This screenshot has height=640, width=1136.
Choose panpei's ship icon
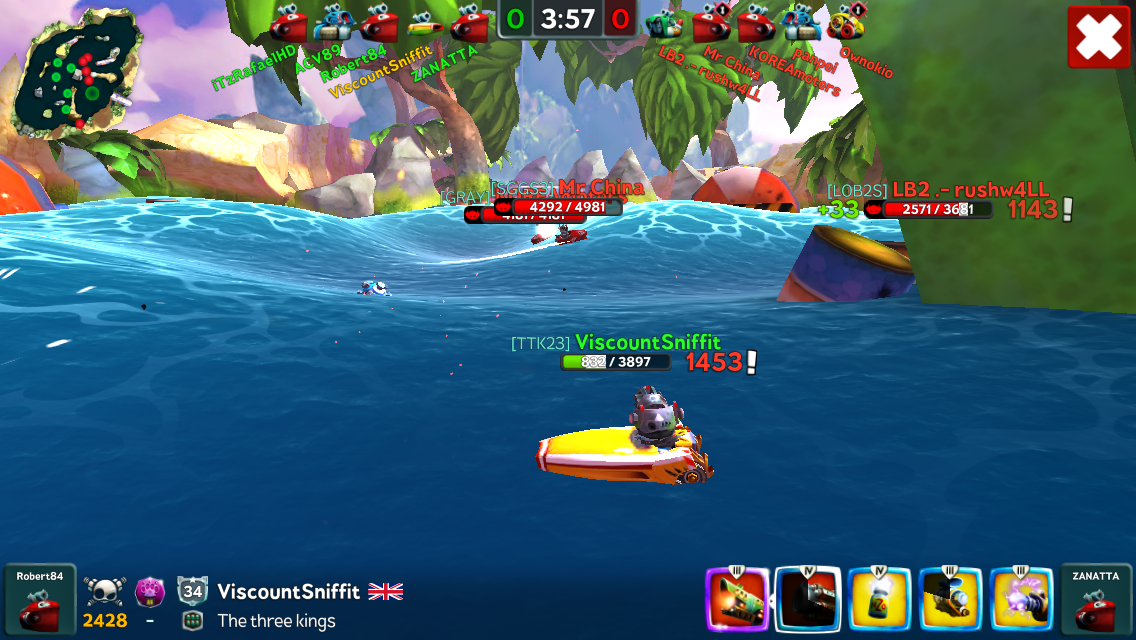[801, 21]
